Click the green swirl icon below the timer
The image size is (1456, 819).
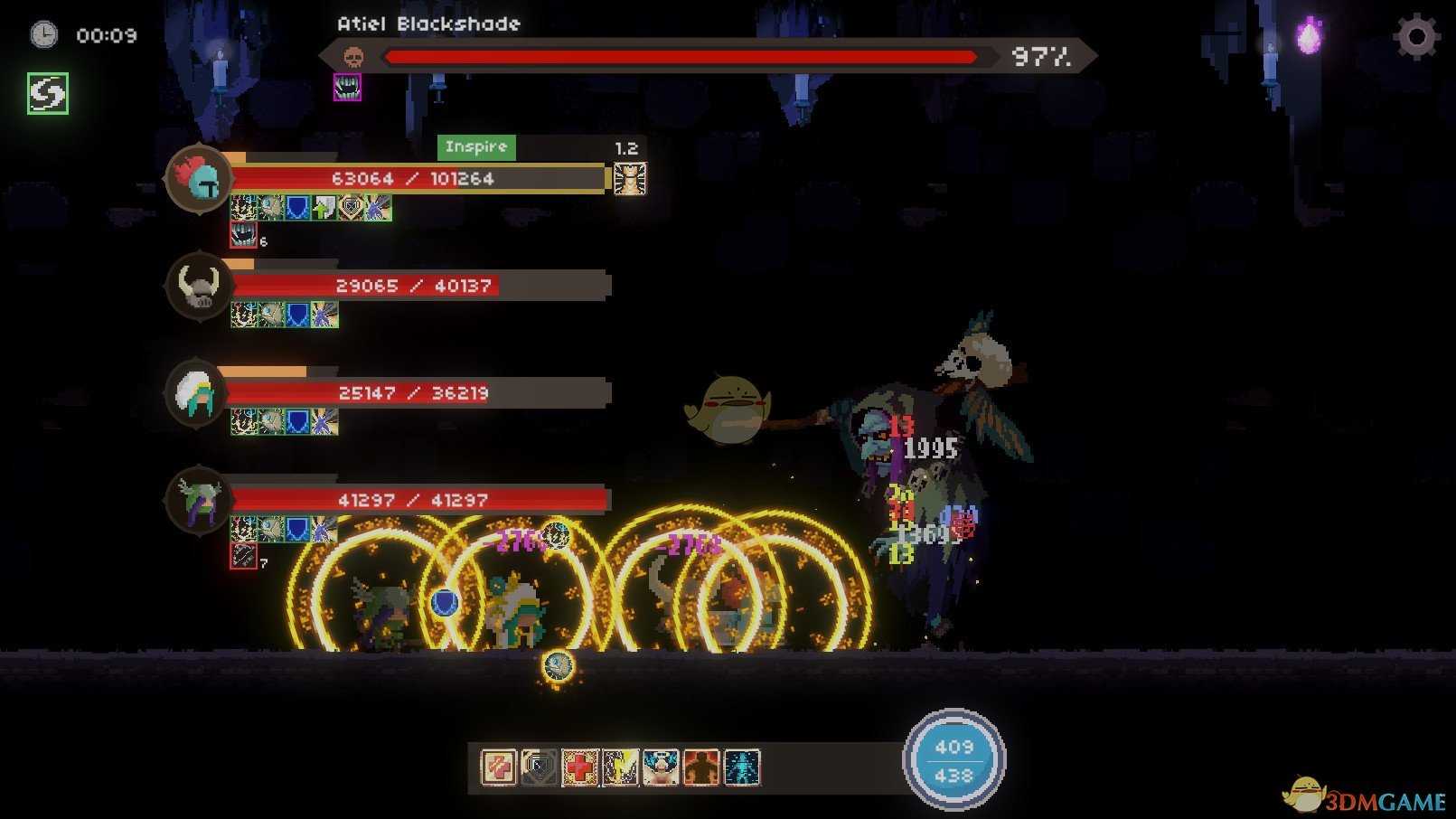point(48,93)
